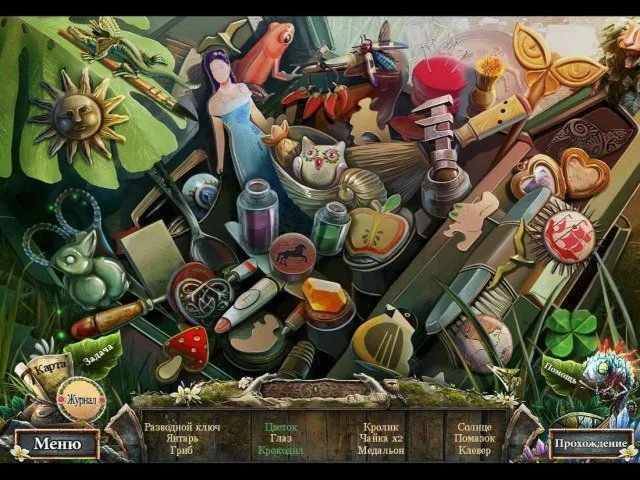Use the Помощь hint creature
Viewport: 640px width, 480px height.
(x=597, y=374)
